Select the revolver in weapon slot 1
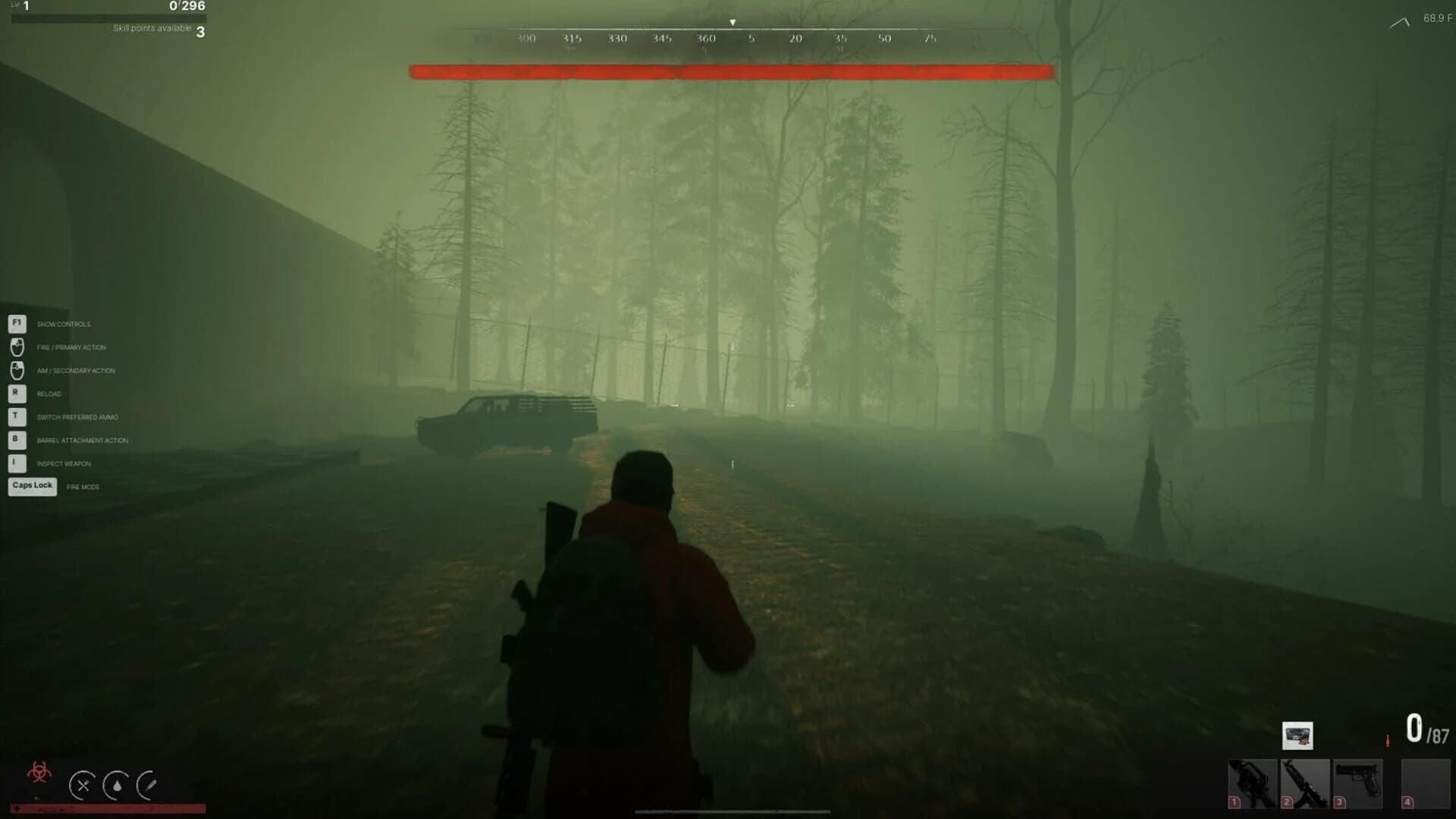Viewport: 1456px width, 819px height. (x=1252, y=783)
